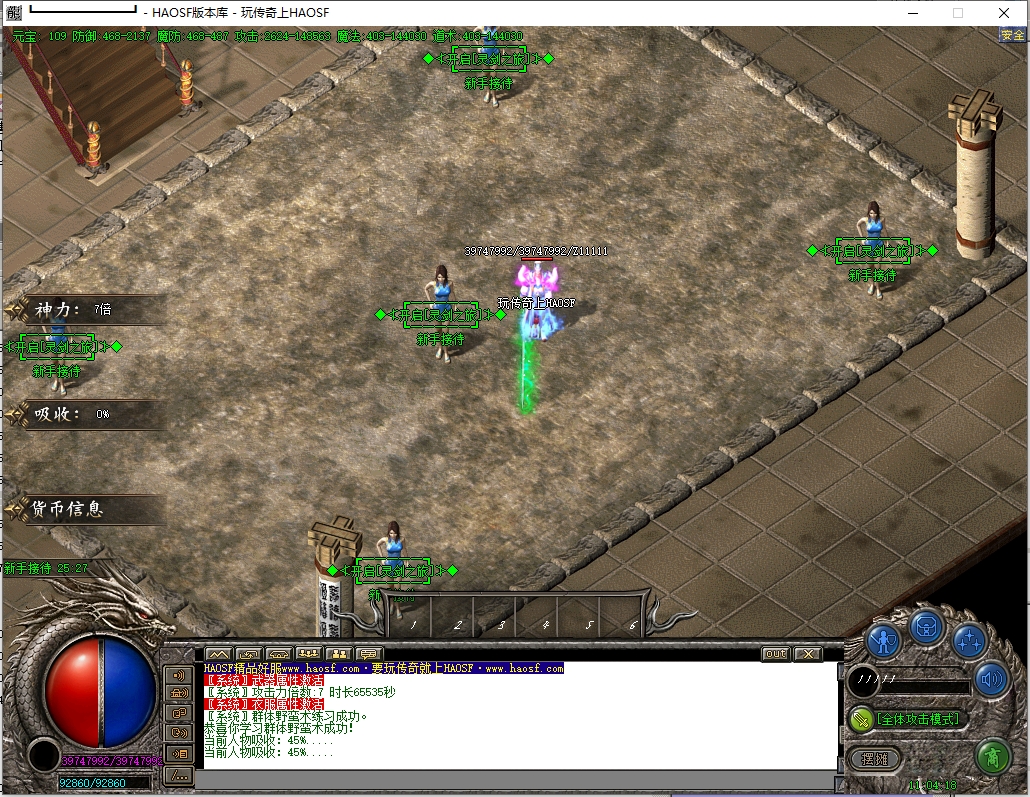Switch attack mode via the green sword button

(x=861, y=719)
